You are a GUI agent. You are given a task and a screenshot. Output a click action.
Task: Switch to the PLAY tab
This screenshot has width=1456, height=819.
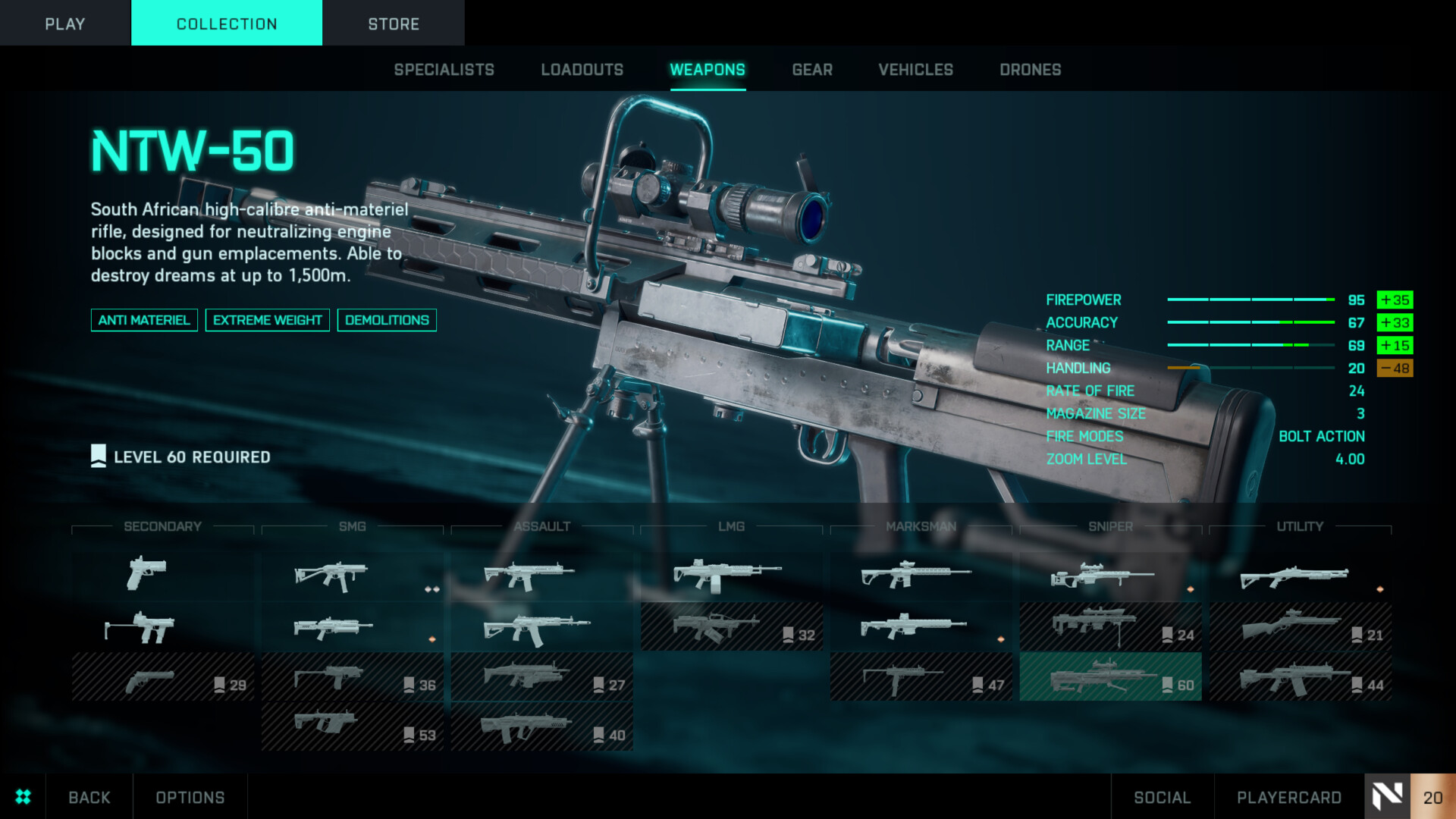(x=64, y=24)
